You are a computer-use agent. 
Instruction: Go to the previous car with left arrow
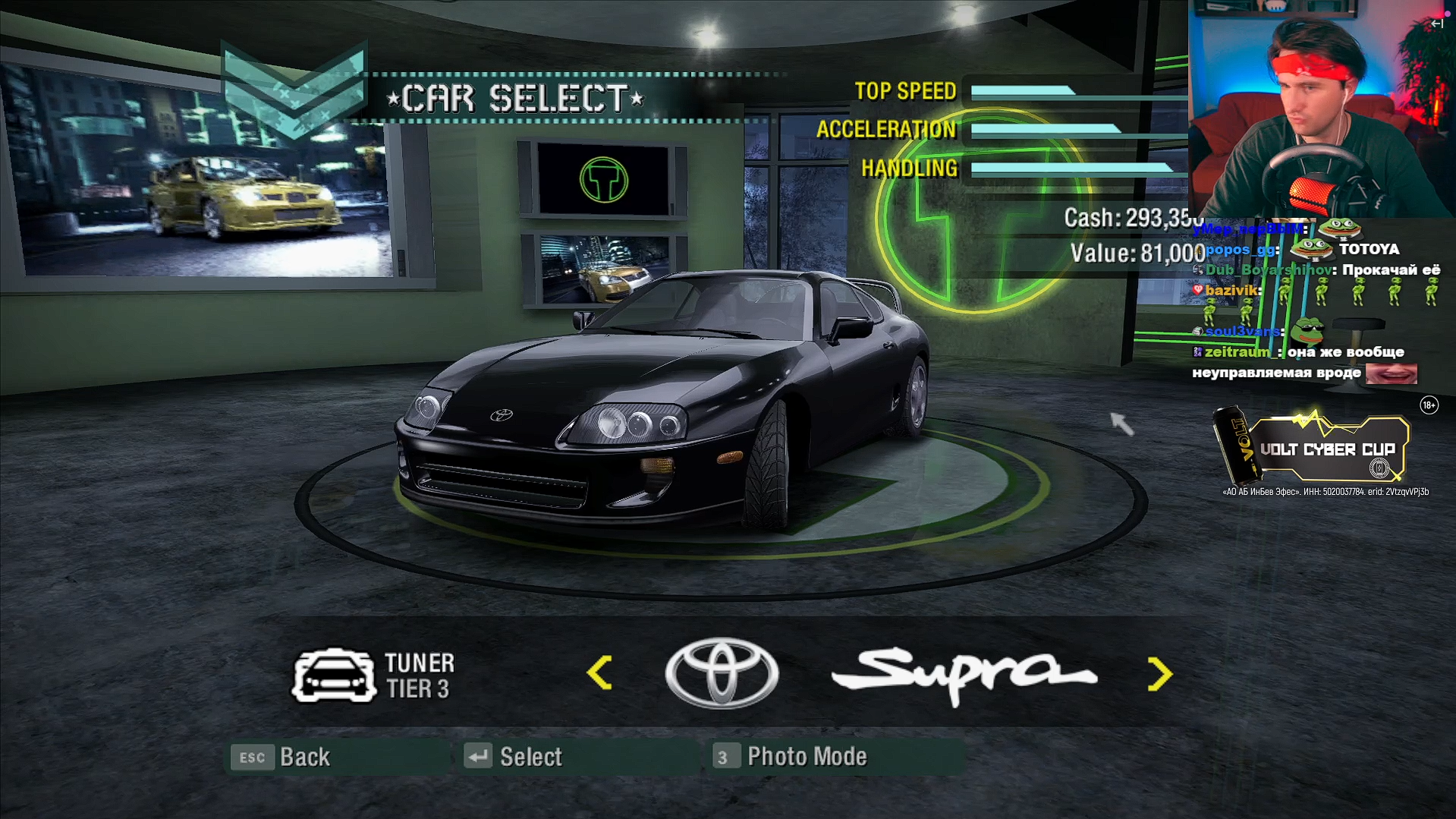click(599, 673)
